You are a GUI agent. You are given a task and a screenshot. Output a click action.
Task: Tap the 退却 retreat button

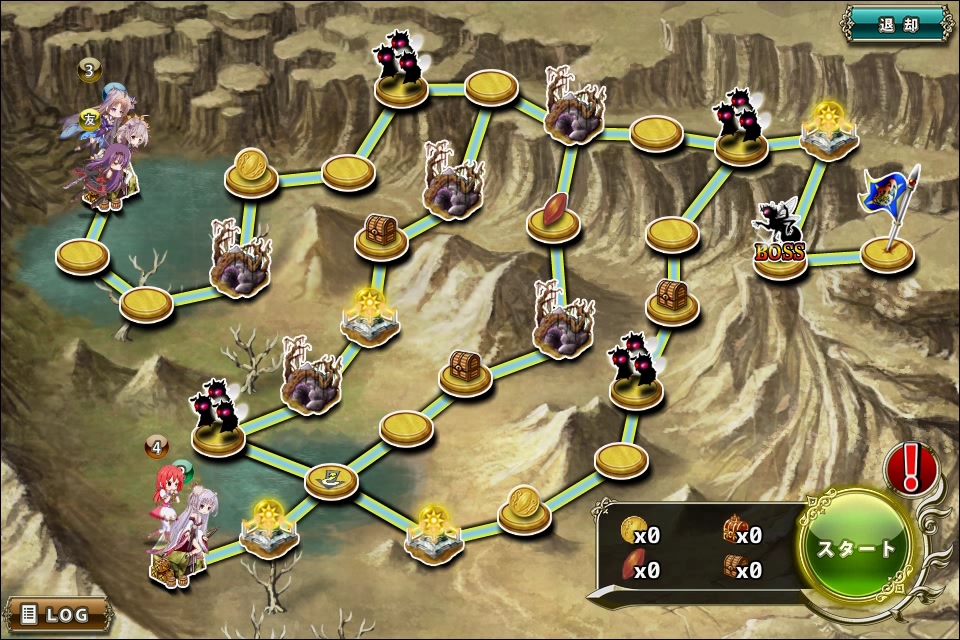(x=897, y=22)
